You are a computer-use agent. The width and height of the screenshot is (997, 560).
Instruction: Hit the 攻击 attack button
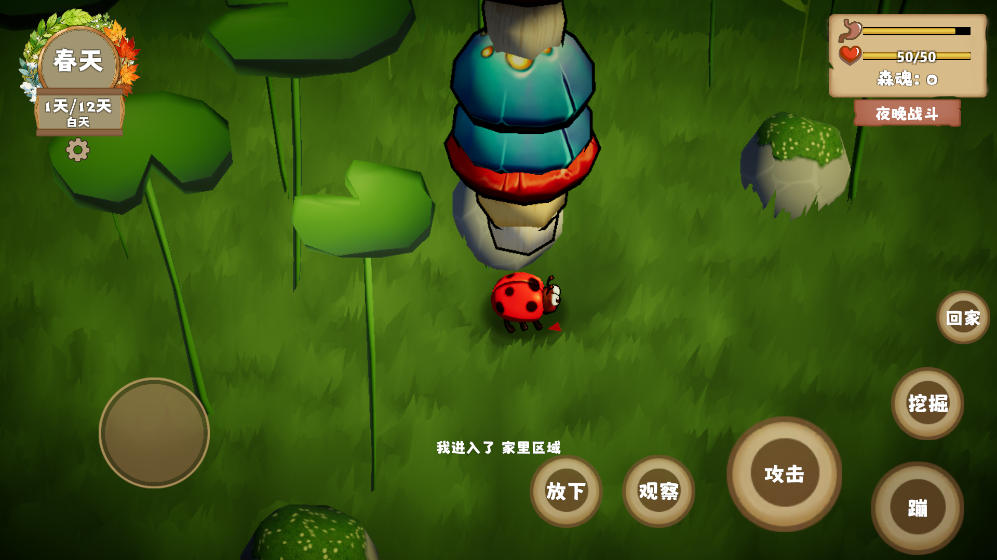click(784, 474)
